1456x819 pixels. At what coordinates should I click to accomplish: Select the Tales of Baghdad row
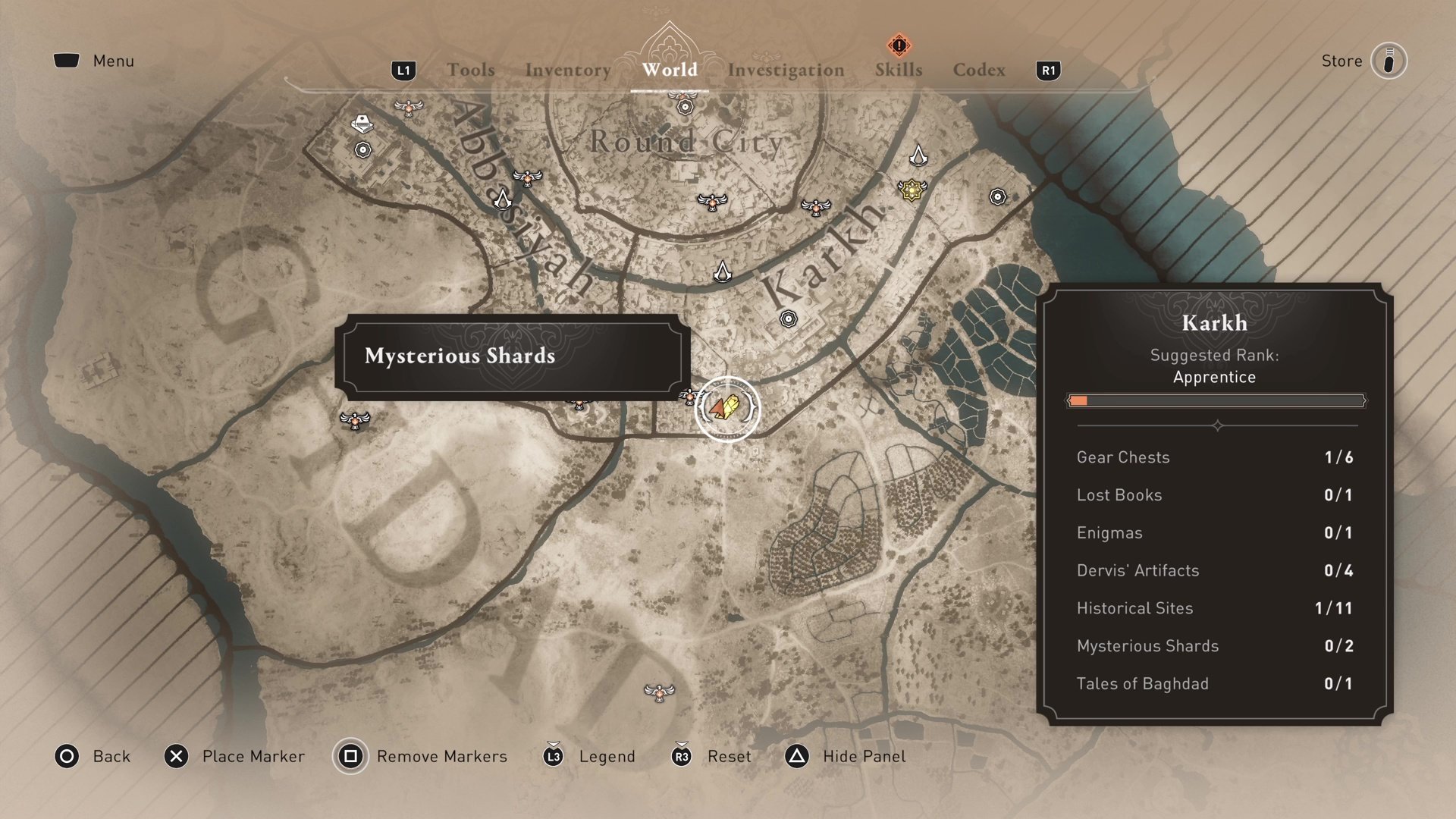1214,683
